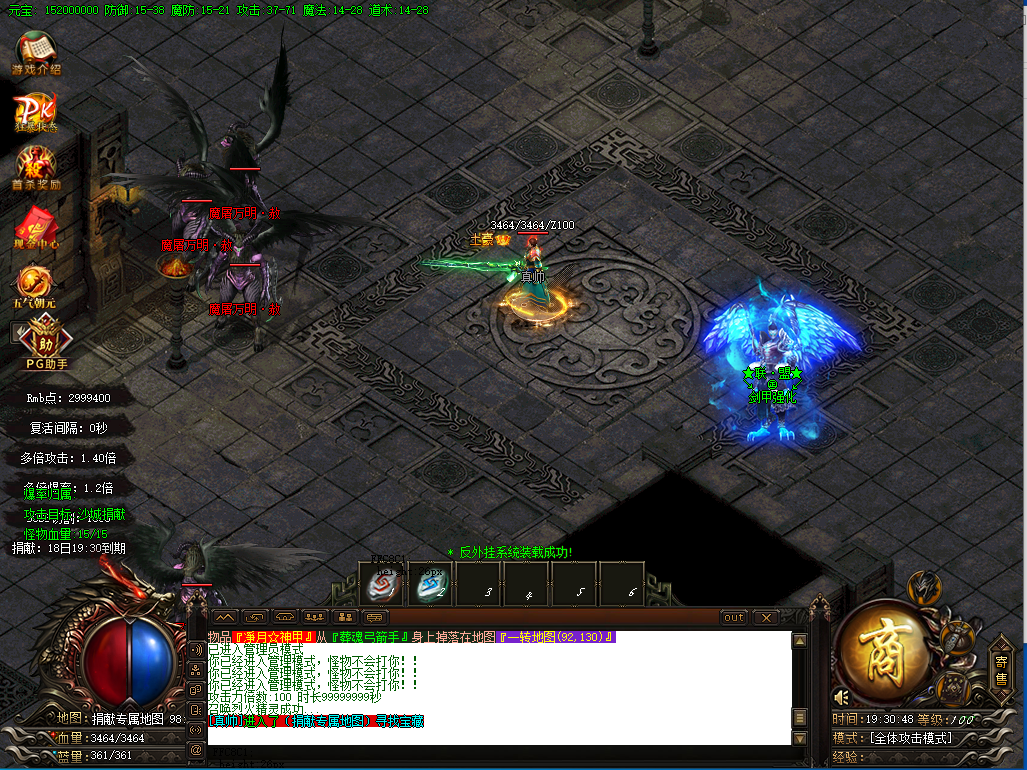The image size is (1027, 770).
Task: Toggle the sound speaker icon
Action: point(841,696)
